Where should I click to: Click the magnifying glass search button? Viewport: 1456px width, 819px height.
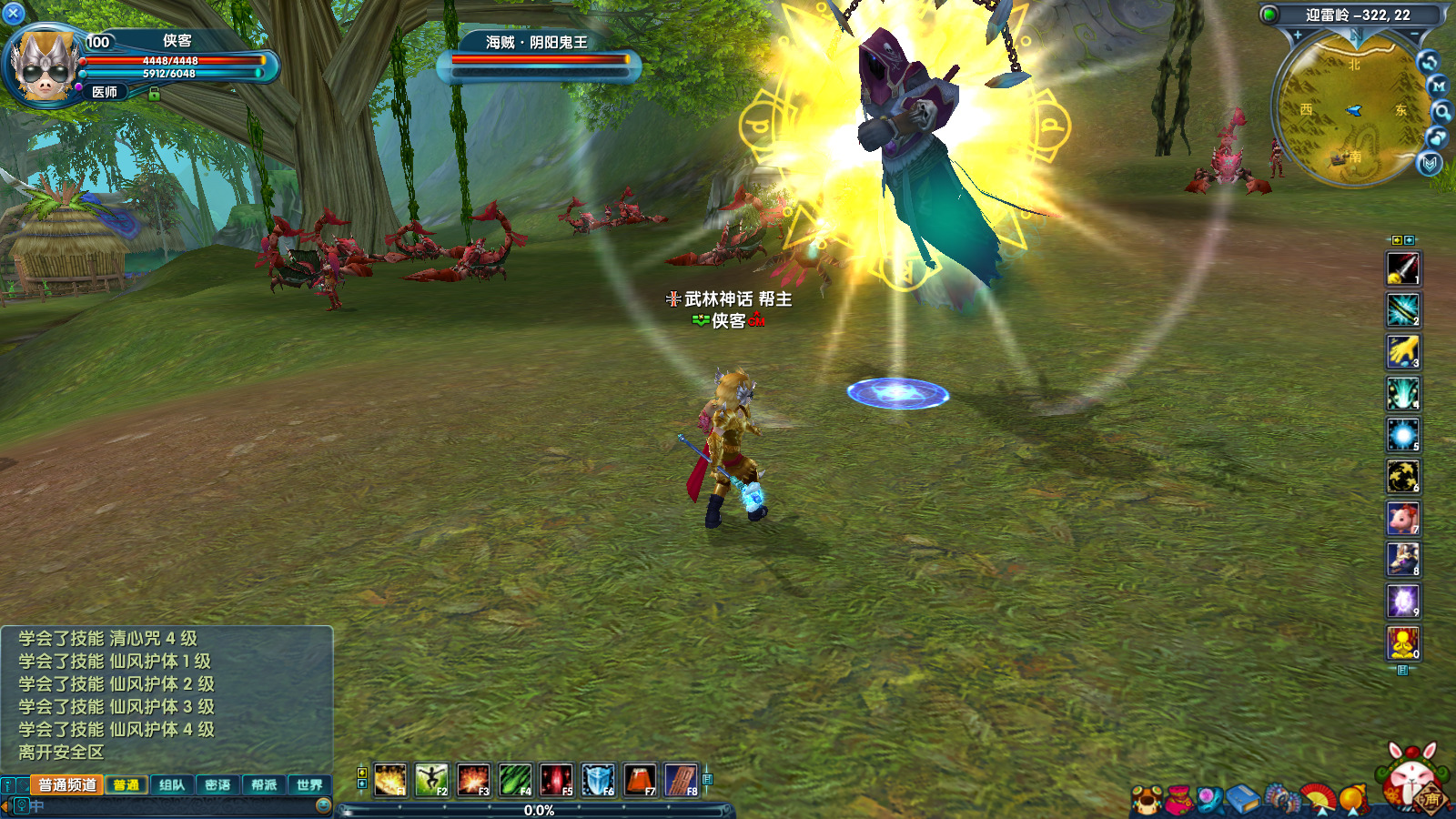pyautogui.click(x=1442, y=111)
